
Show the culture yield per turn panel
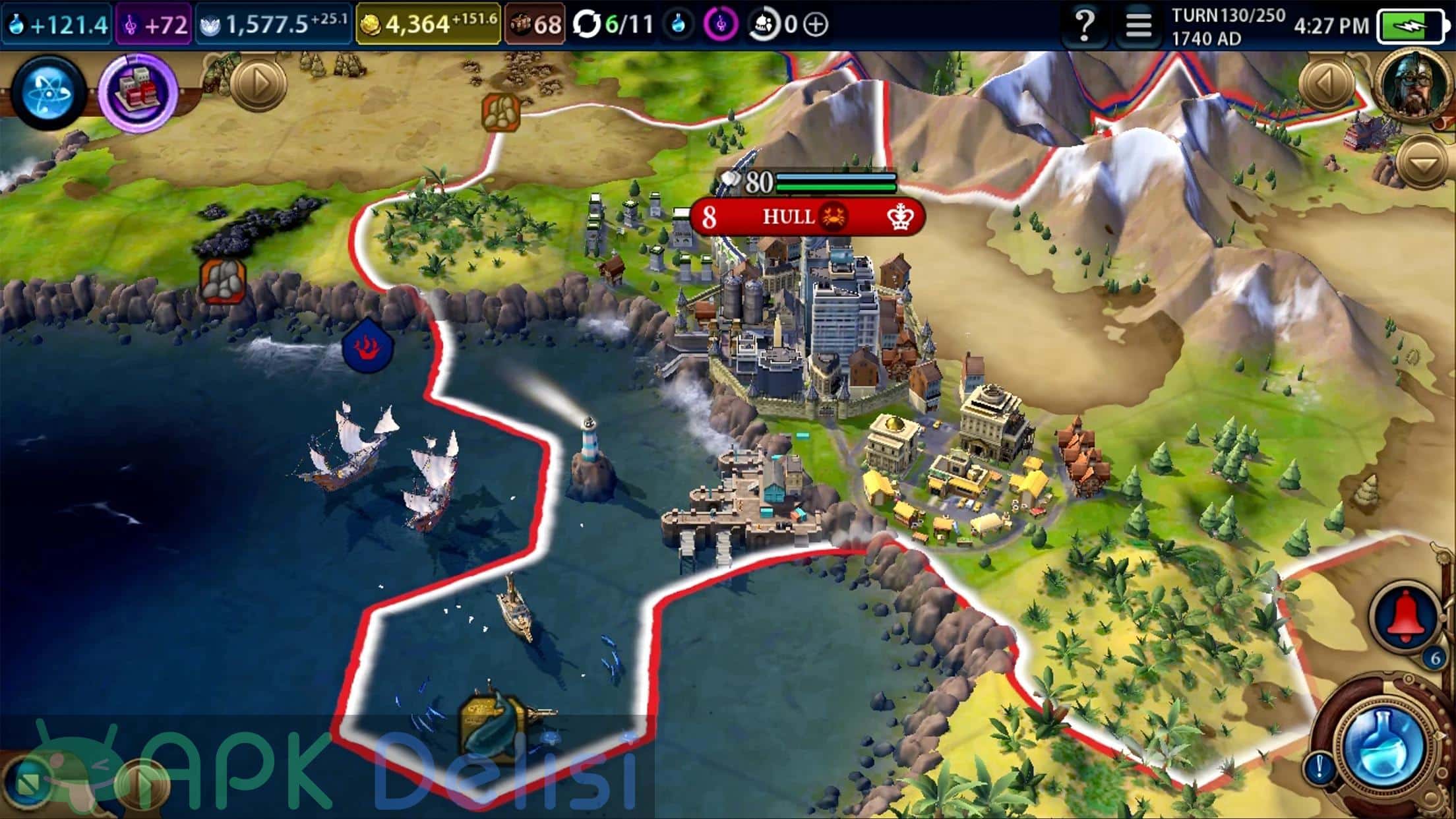click(154, 25)
